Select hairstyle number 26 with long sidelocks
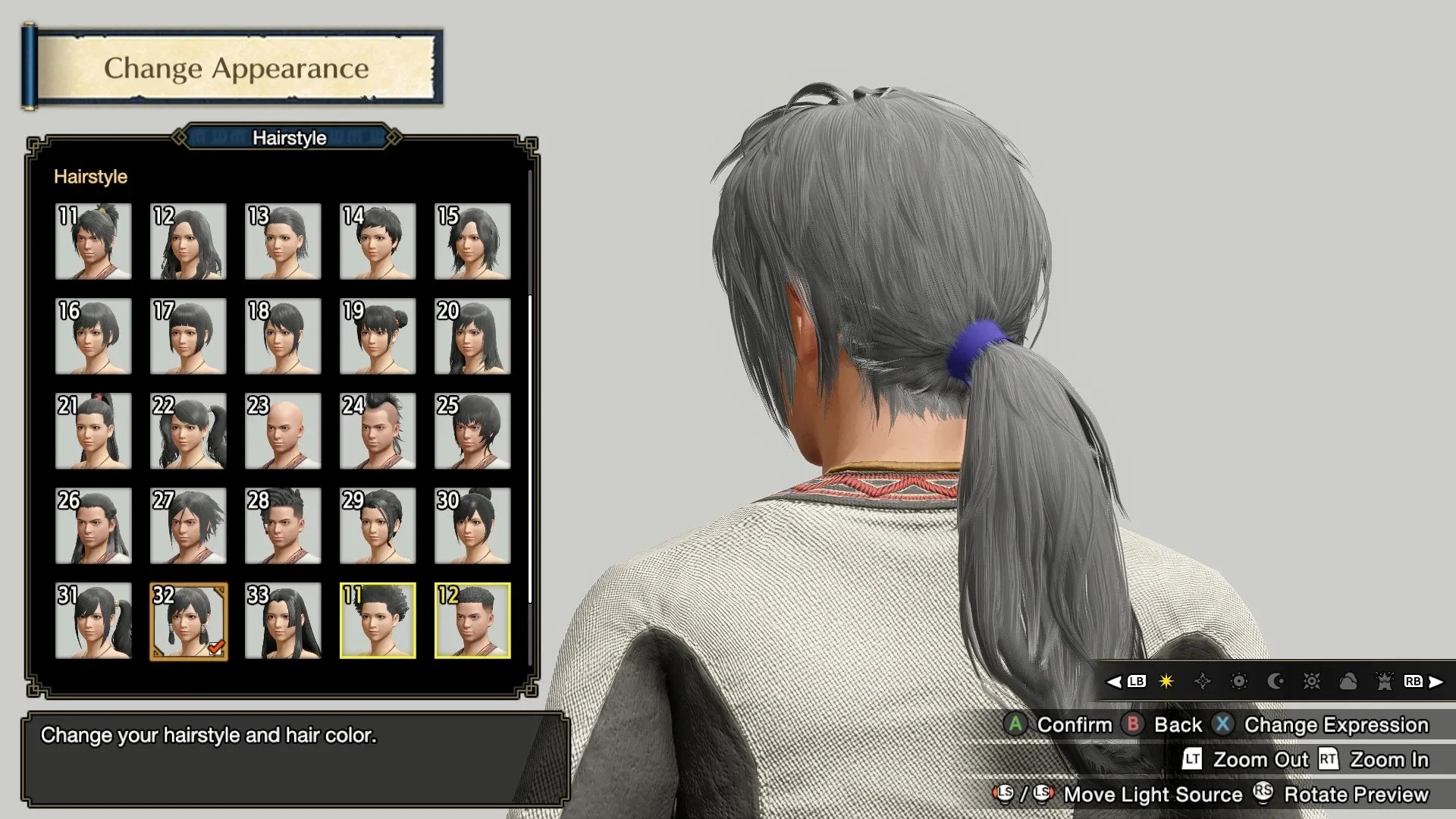 click(x=93, y=526)
